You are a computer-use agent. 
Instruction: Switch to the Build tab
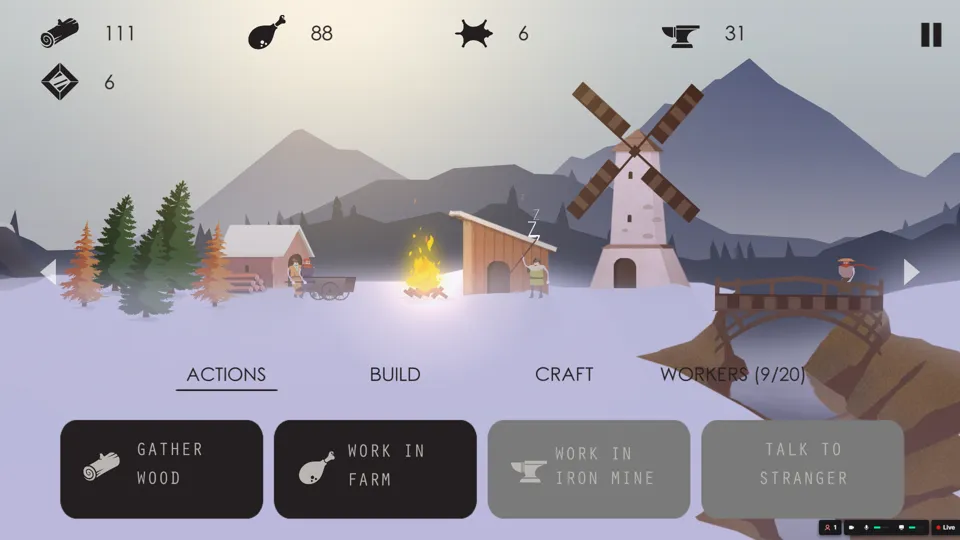tap(395, 374)
